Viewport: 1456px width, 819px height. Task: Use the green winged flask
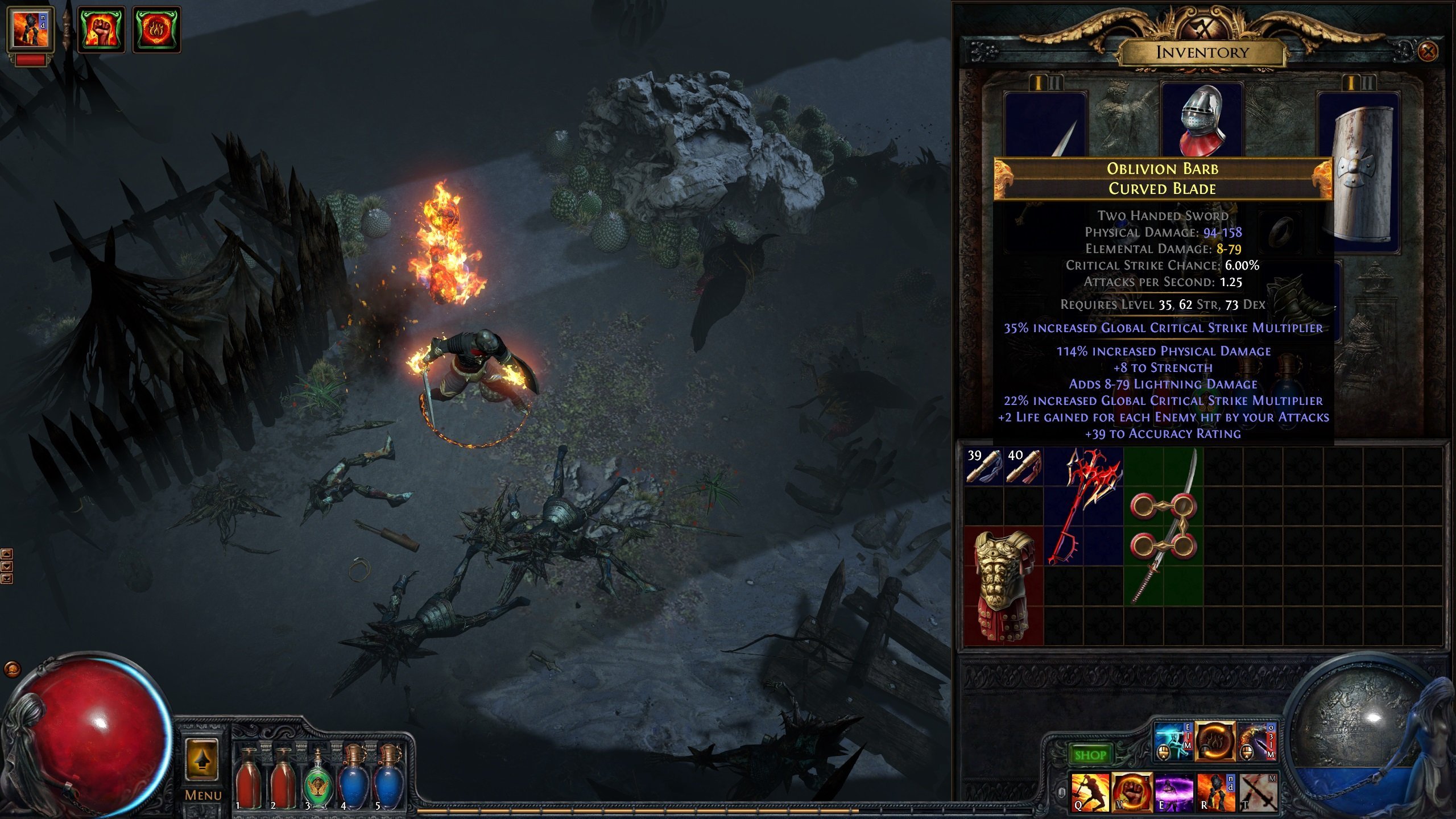tap(318, 779)
